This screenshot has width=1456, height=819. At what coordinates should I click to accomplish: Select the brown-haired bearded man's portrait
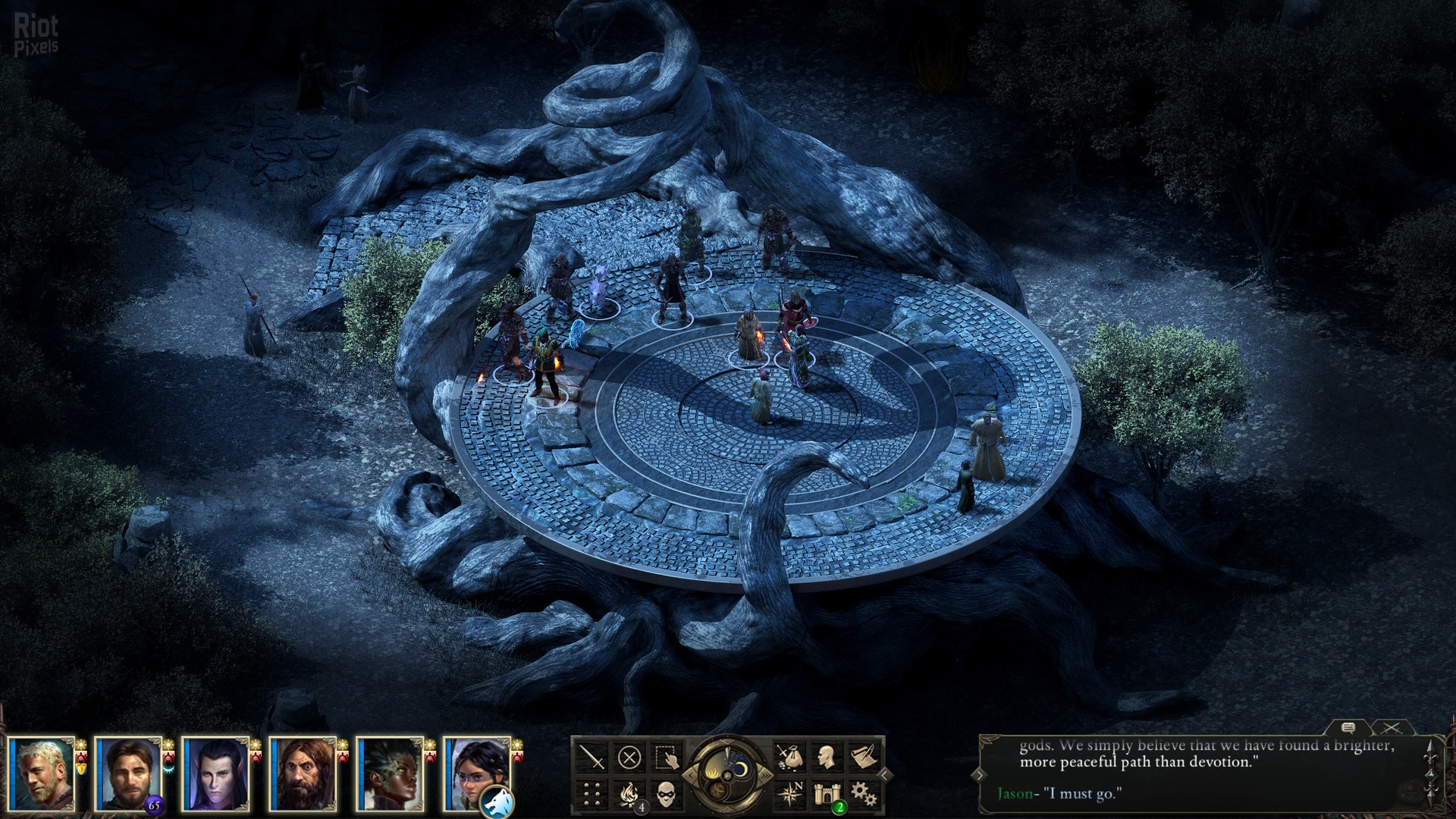130,773
